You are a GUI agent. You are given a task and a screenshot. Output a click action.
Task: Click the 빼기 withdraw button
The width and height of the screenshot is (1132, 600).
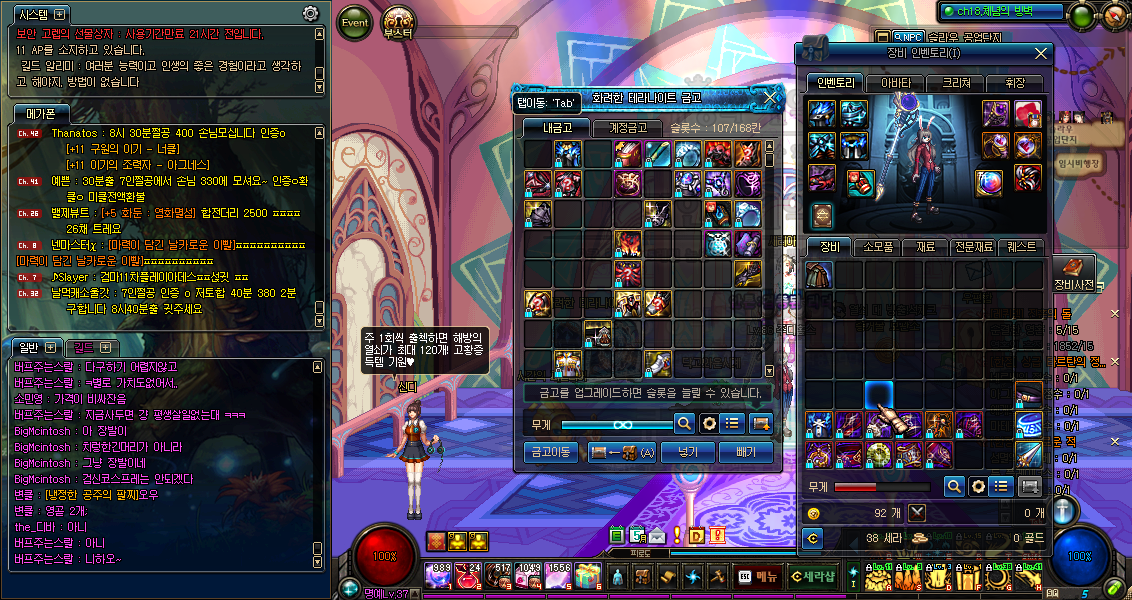(x=745, y=453)
